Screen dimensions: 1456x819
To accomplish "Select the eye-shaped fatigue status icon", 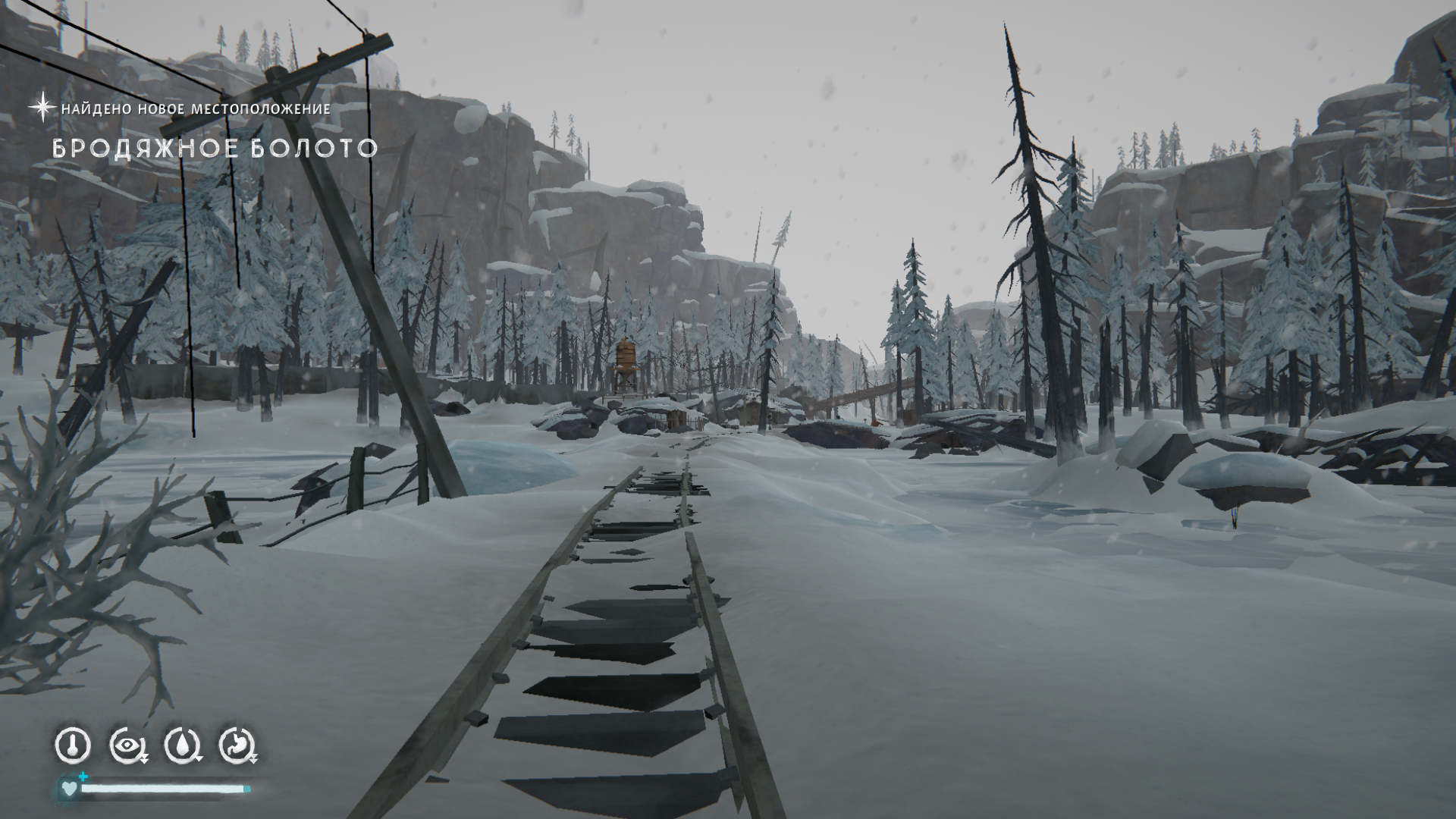I will 127,745.
